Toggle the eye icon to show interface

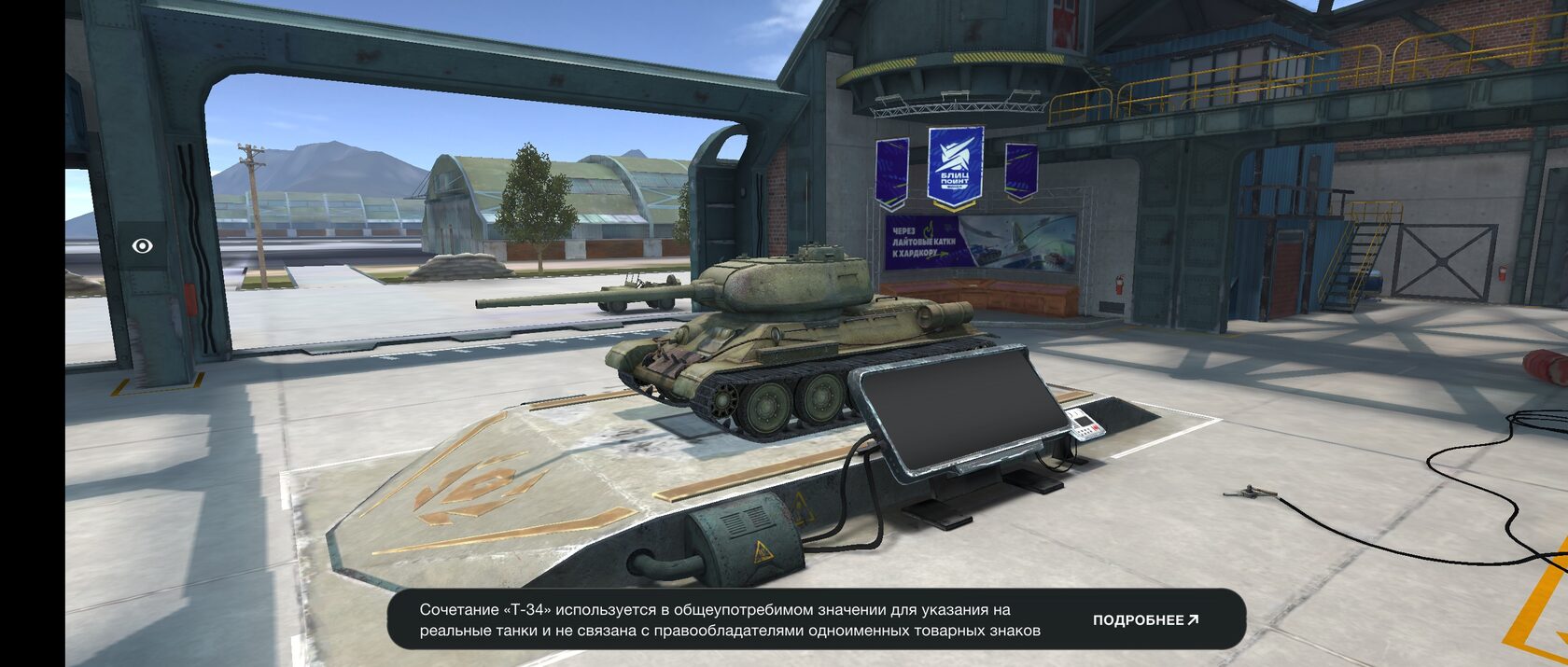pos(143,246)
